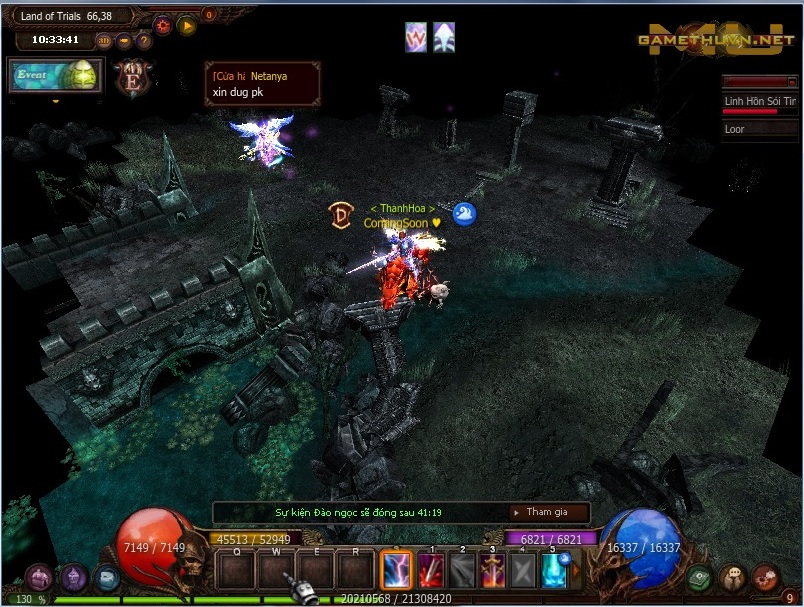Open the speech-bubble chat icon
804x607 pixels.
click(x=734, y=578)
